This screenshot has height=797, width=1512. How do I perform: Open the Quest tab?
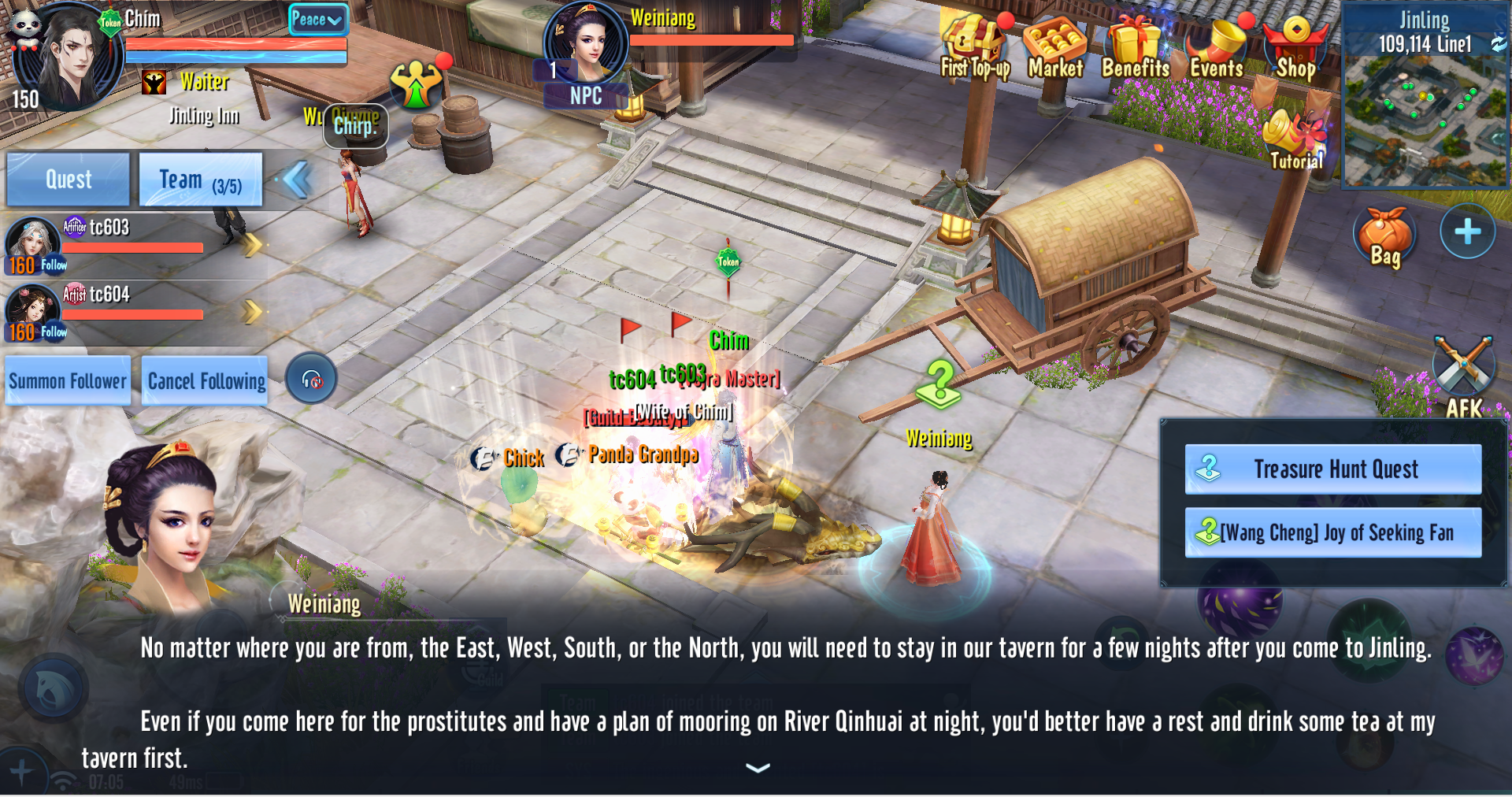tap(68, 180)
